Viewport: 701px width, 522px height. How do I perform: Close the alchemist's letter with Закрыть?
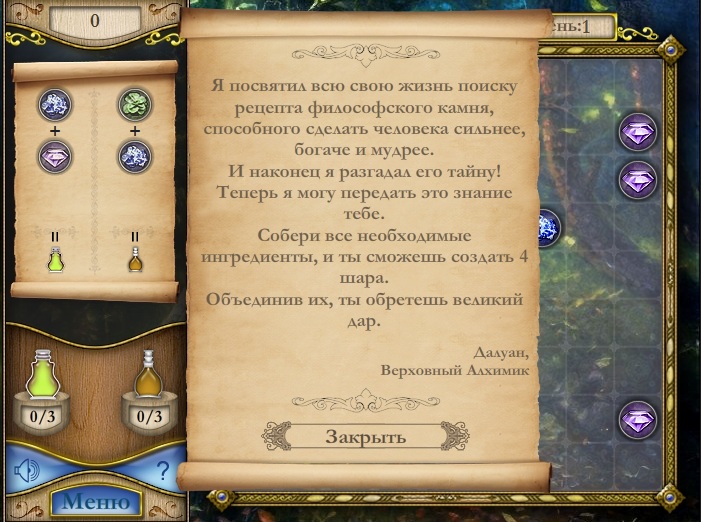tap(365, 437)
